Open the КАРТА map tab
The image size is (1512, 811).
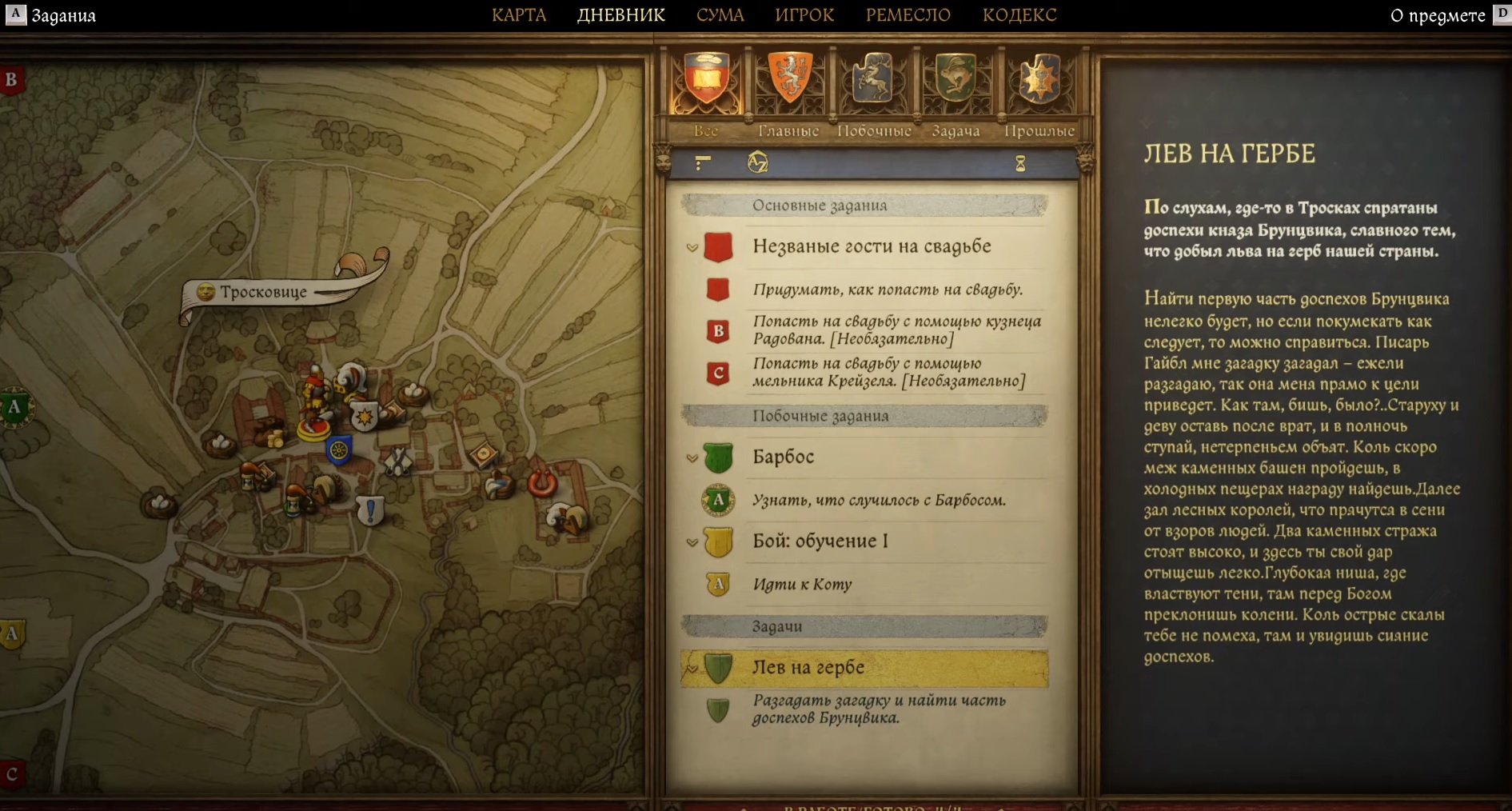pos(519,15)
